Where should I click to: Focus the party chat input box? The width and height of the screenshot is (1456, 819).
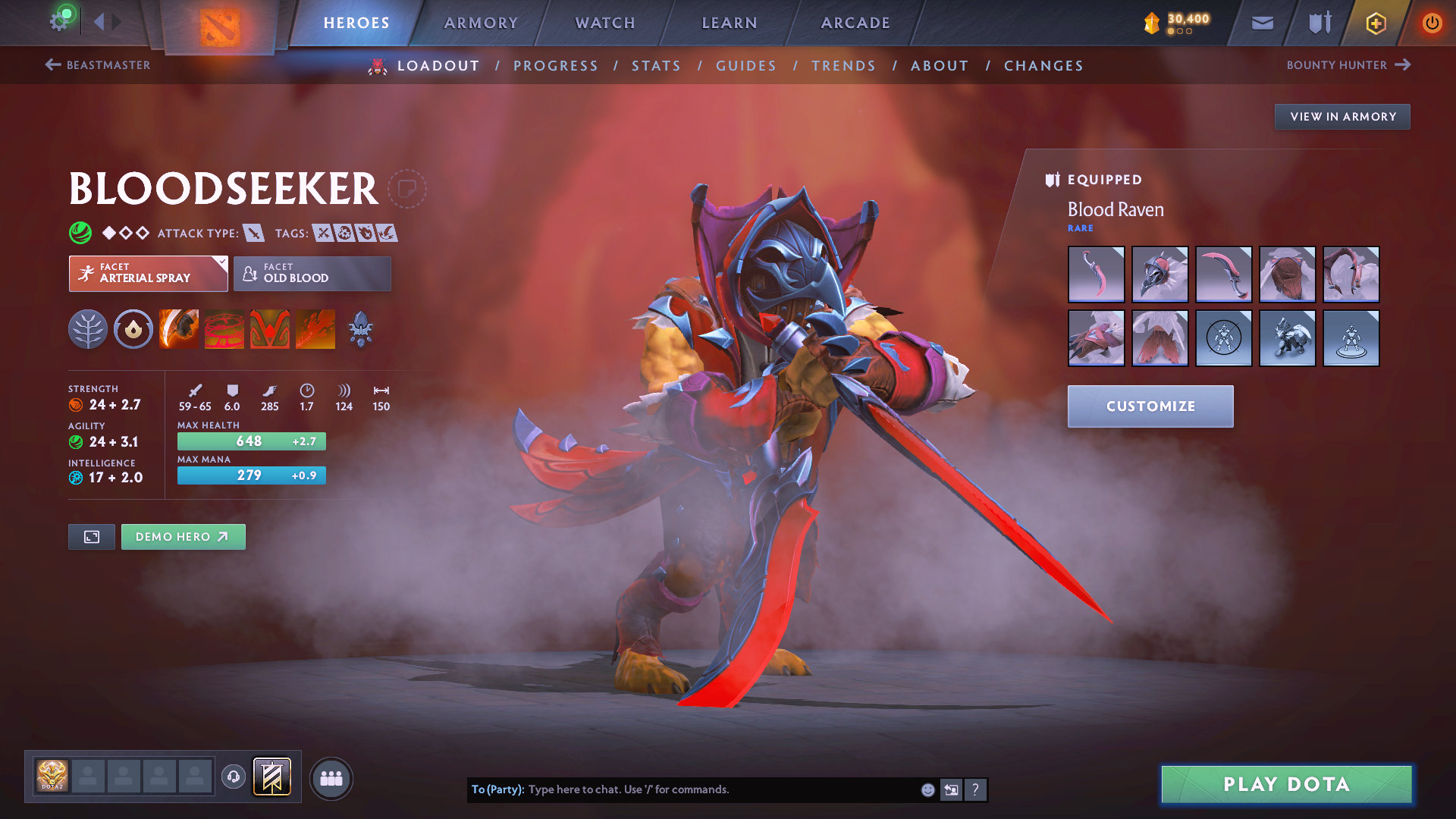720,789
